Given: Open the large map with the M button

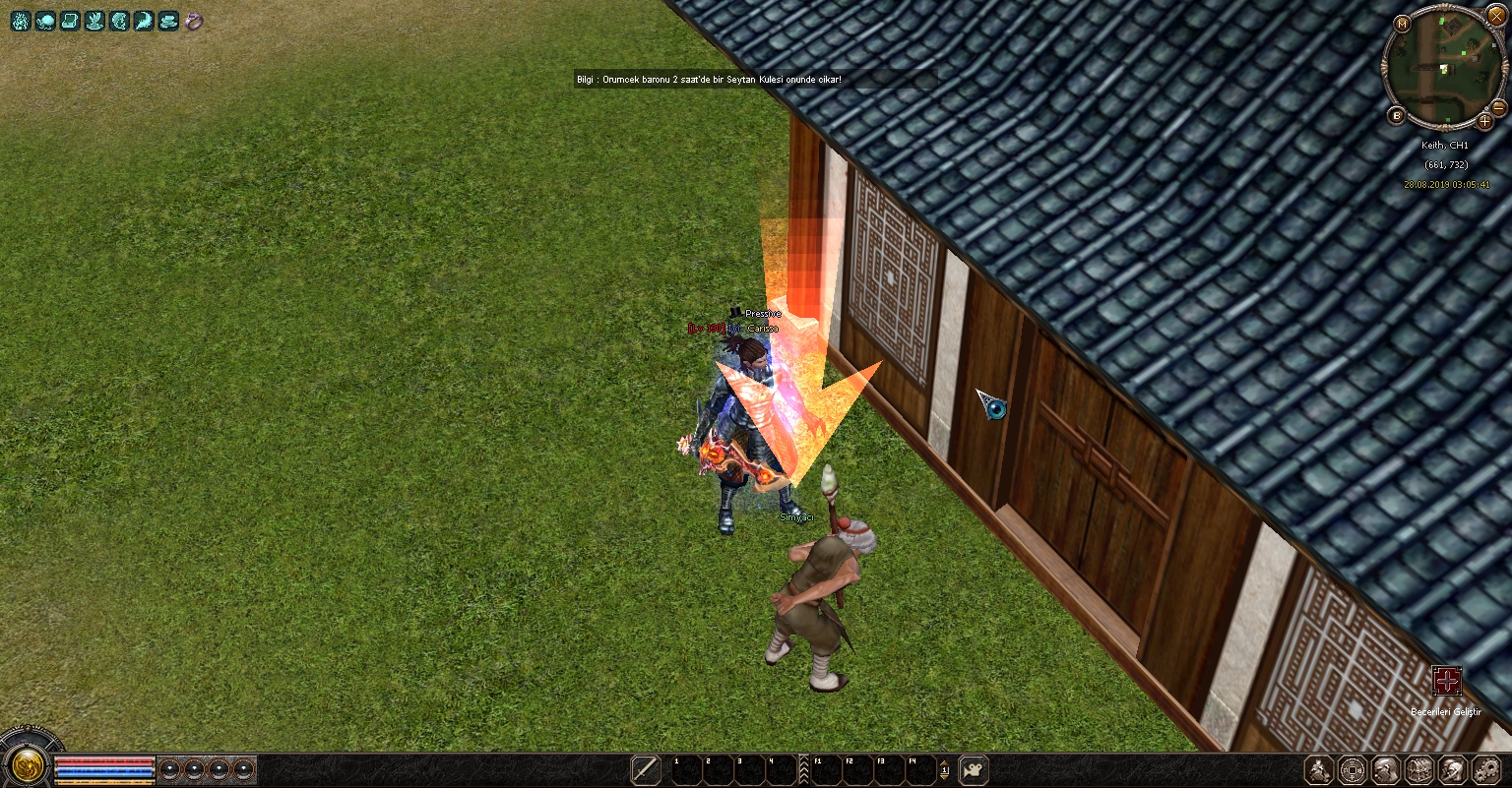Looking at the screenshot, I should 1402,24.
